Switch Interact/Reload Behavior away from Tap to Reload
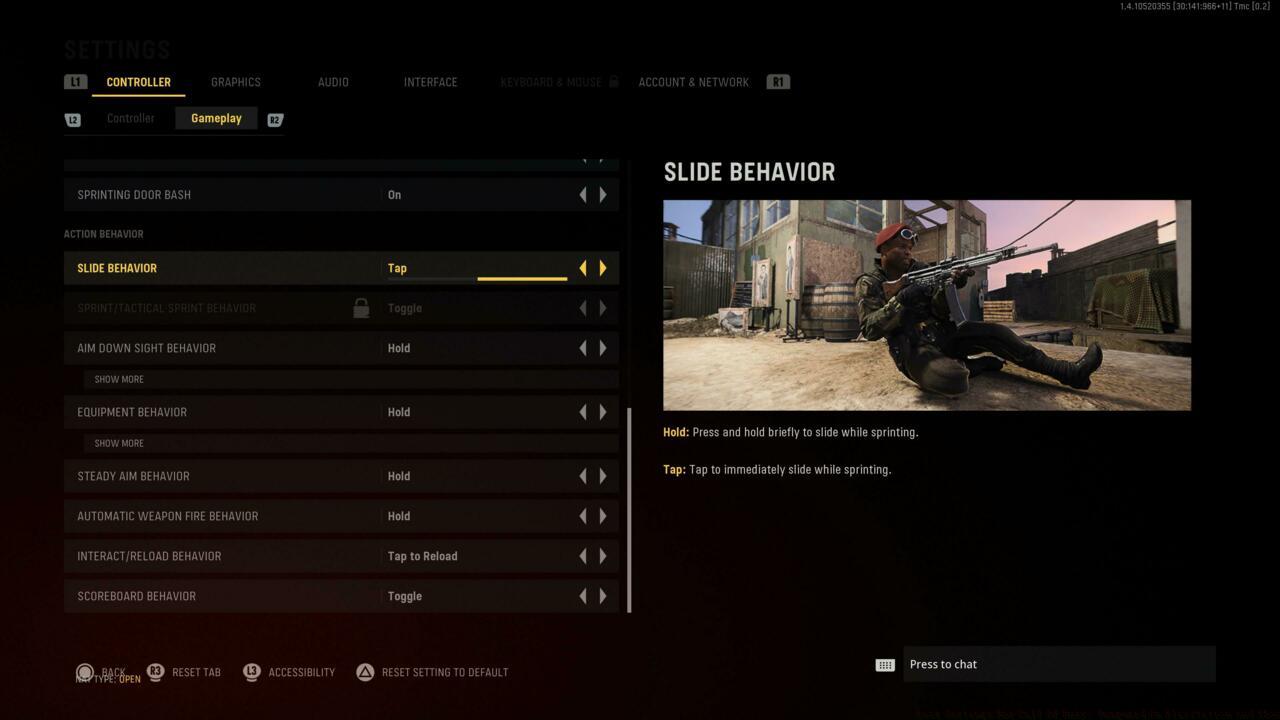 tap(603, 555)
